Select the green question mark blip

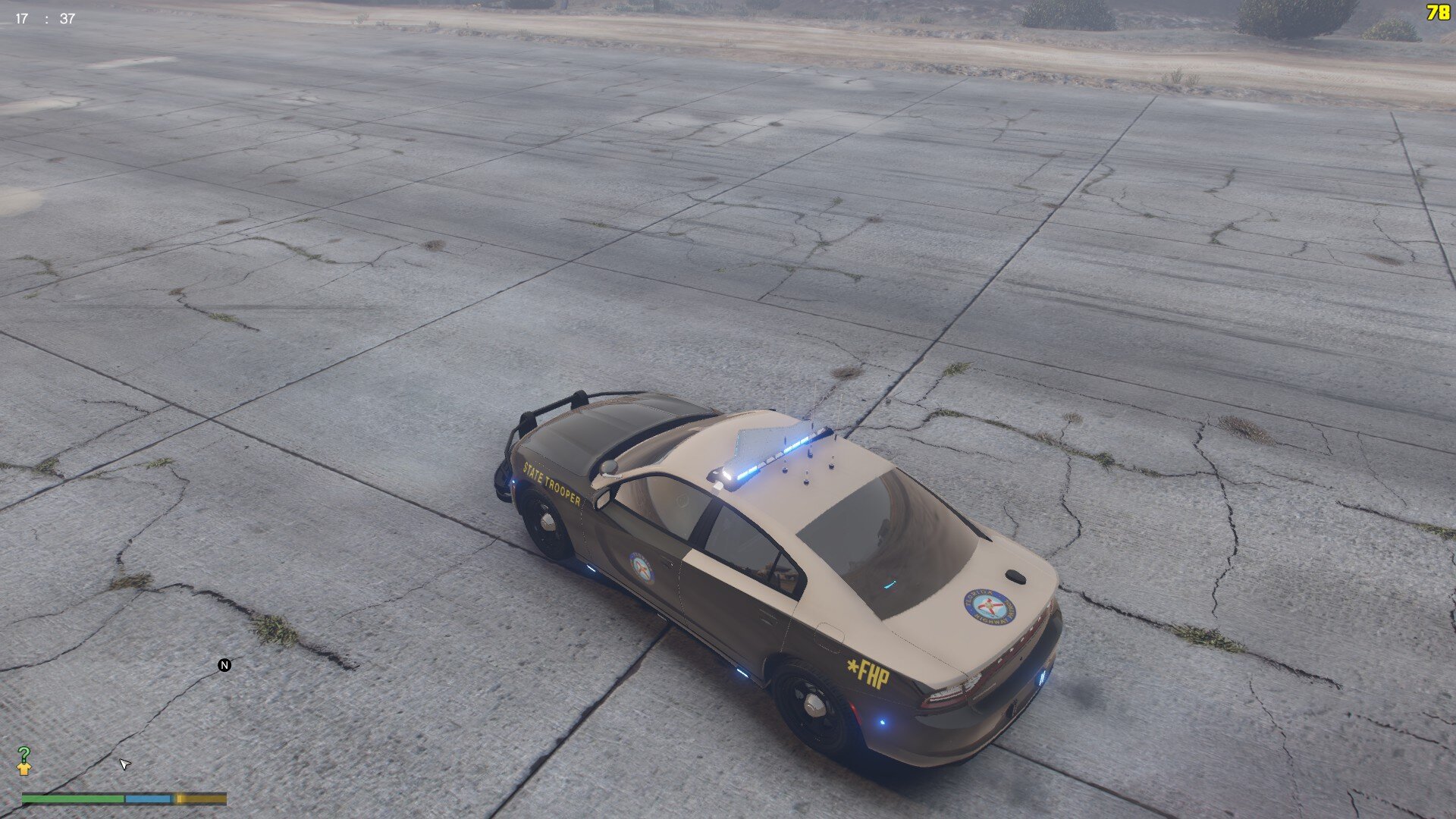tap(24, 754)
